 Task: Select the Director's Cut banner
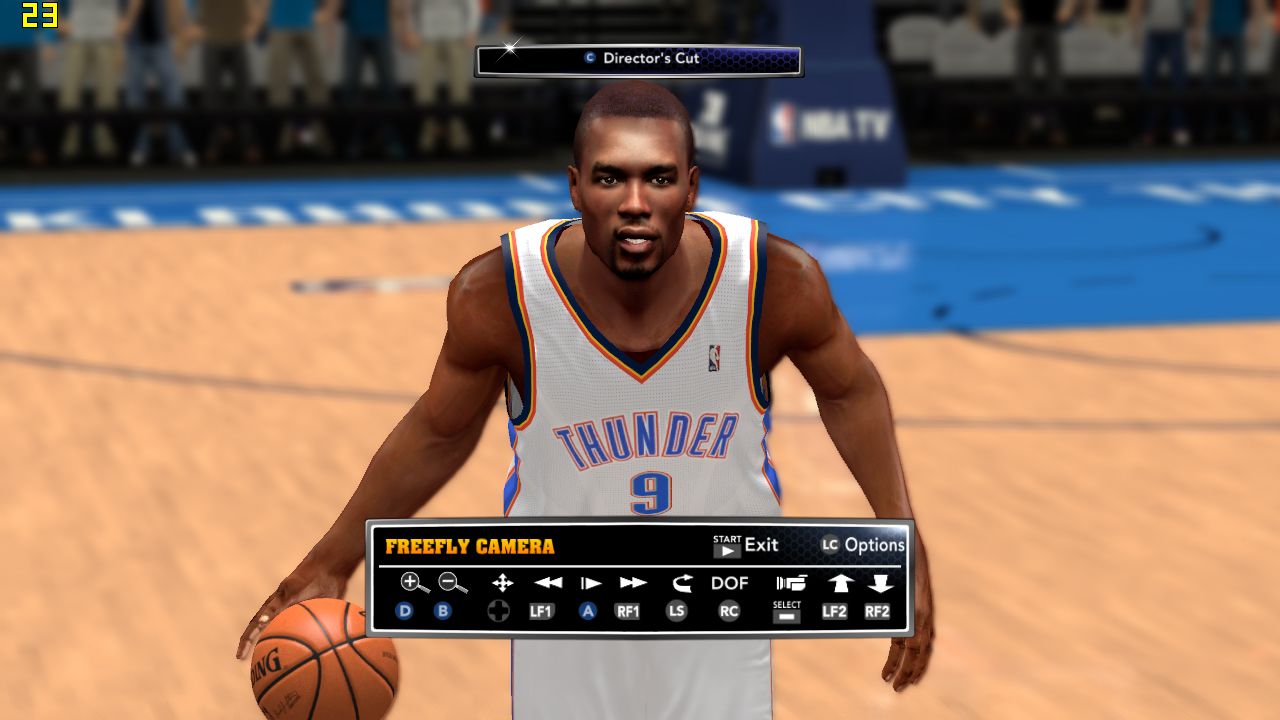[x=639, y=59]
